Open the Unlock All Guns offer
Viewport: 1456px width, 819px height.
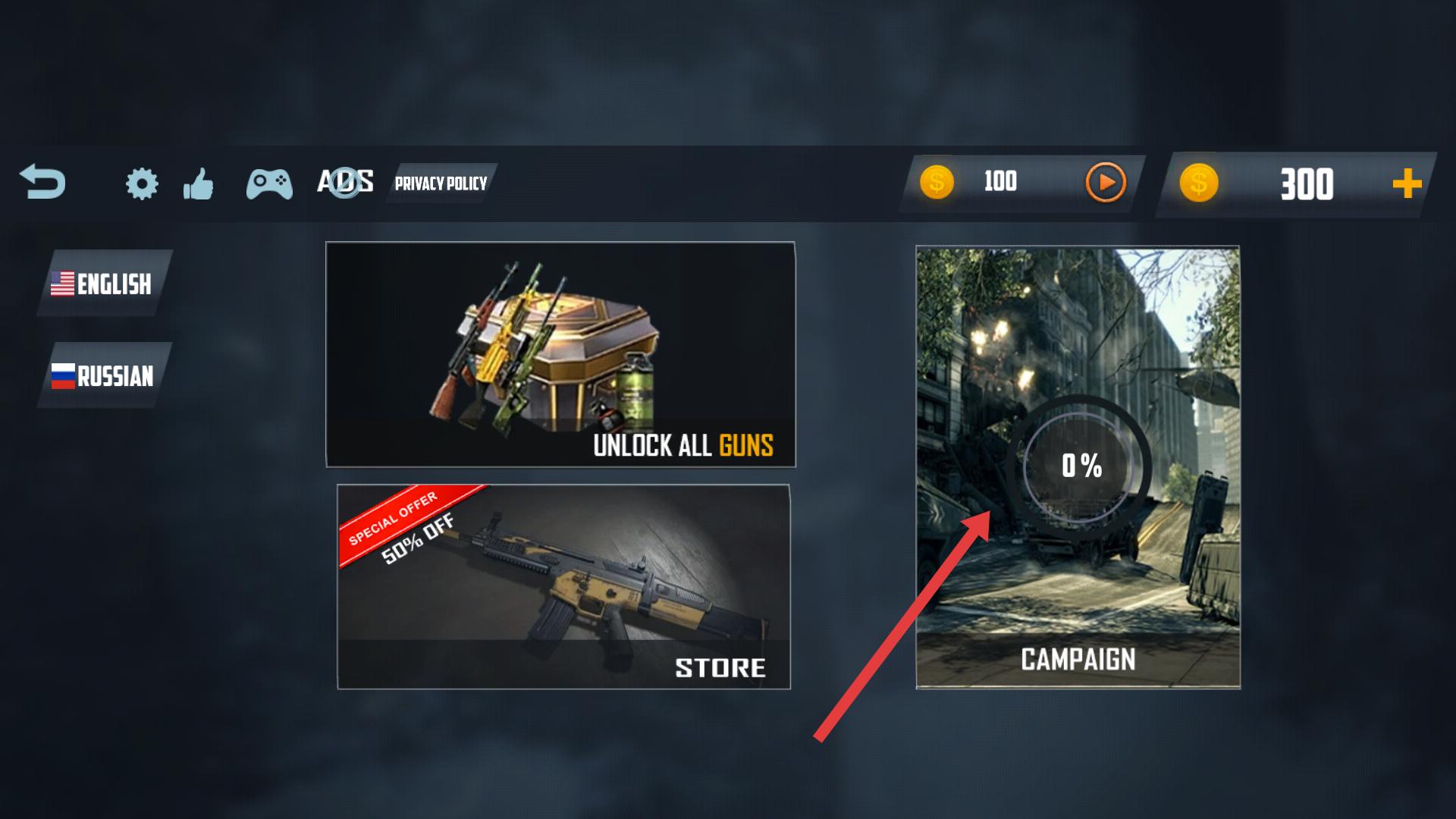(x=560, y=354)
